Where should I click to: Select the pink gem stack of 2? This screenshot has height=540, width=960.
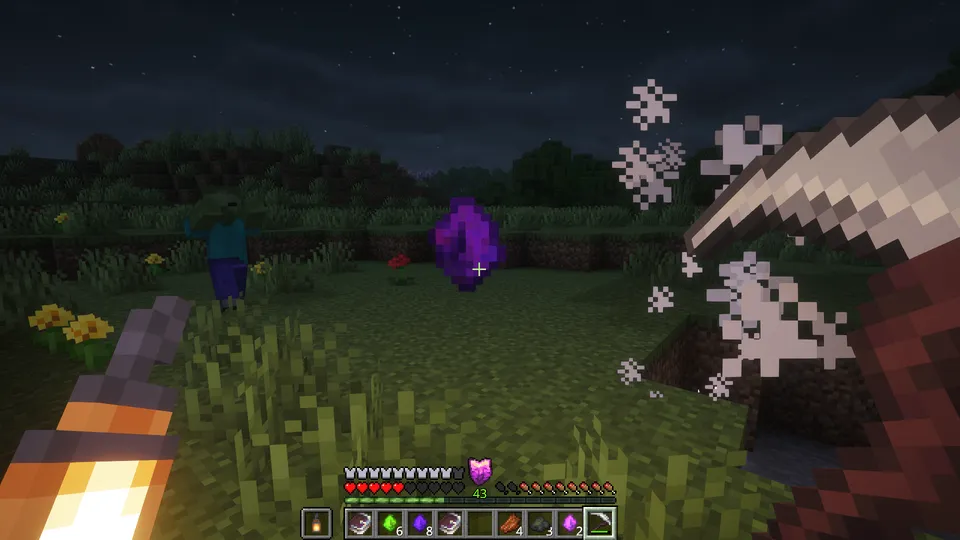(571, 522)
